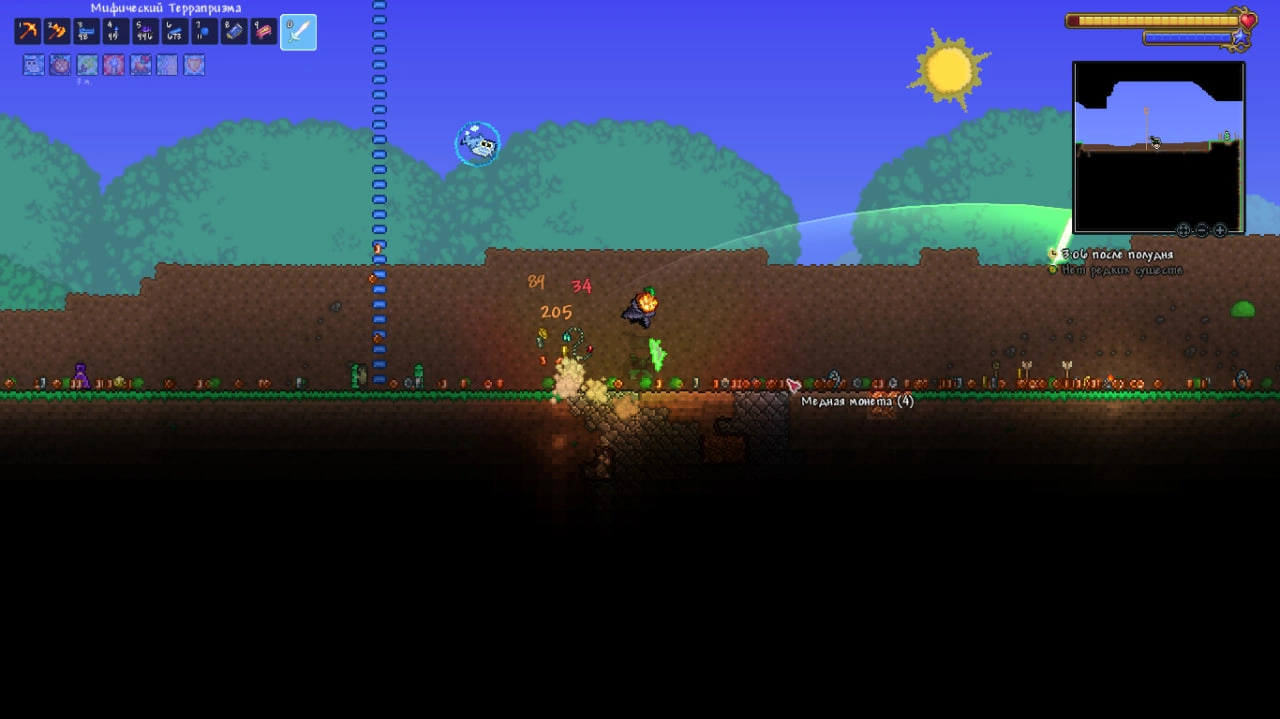
Task: Select hotbar slot 6 with 673 stack
Action: [x=174, y=32]
